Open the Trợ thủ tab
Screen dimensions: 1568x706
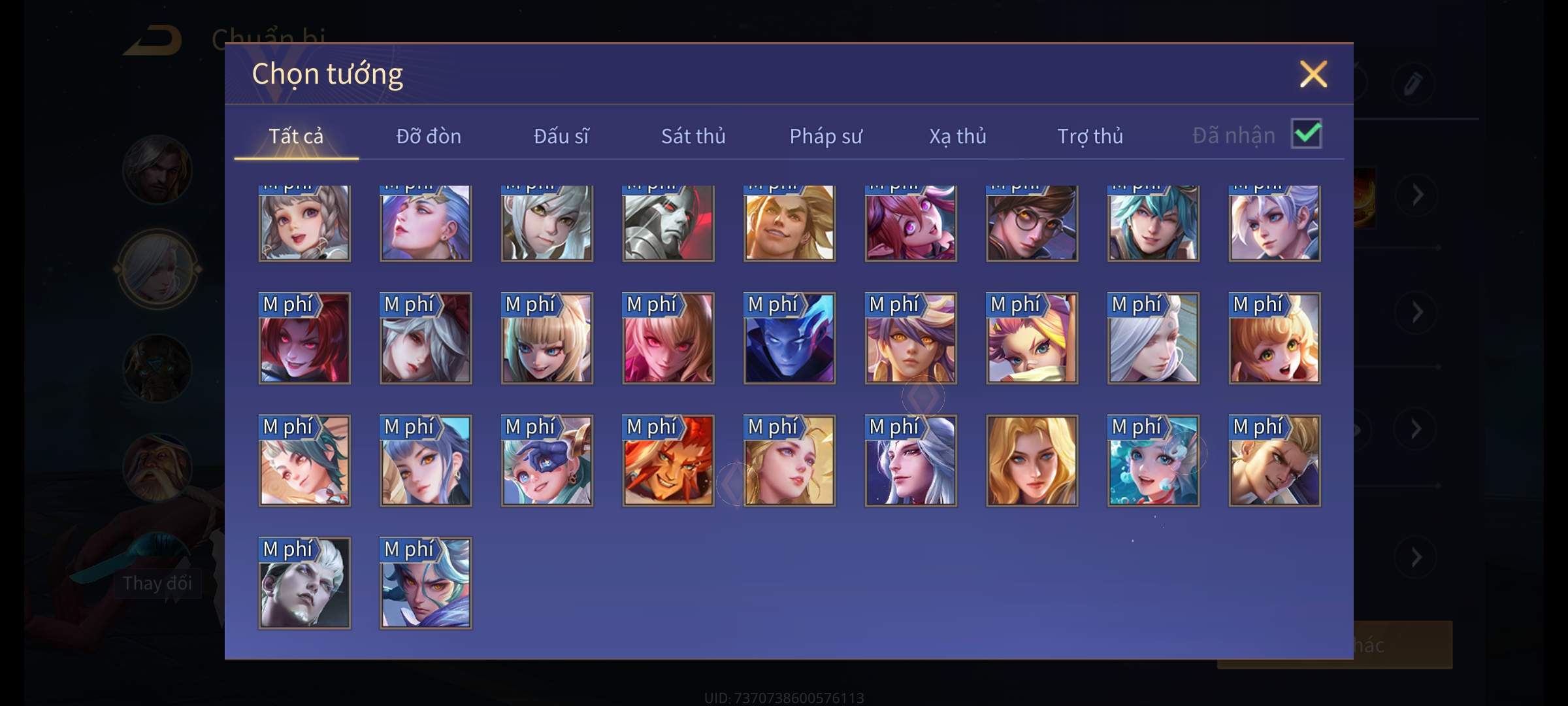(1090, 136)
